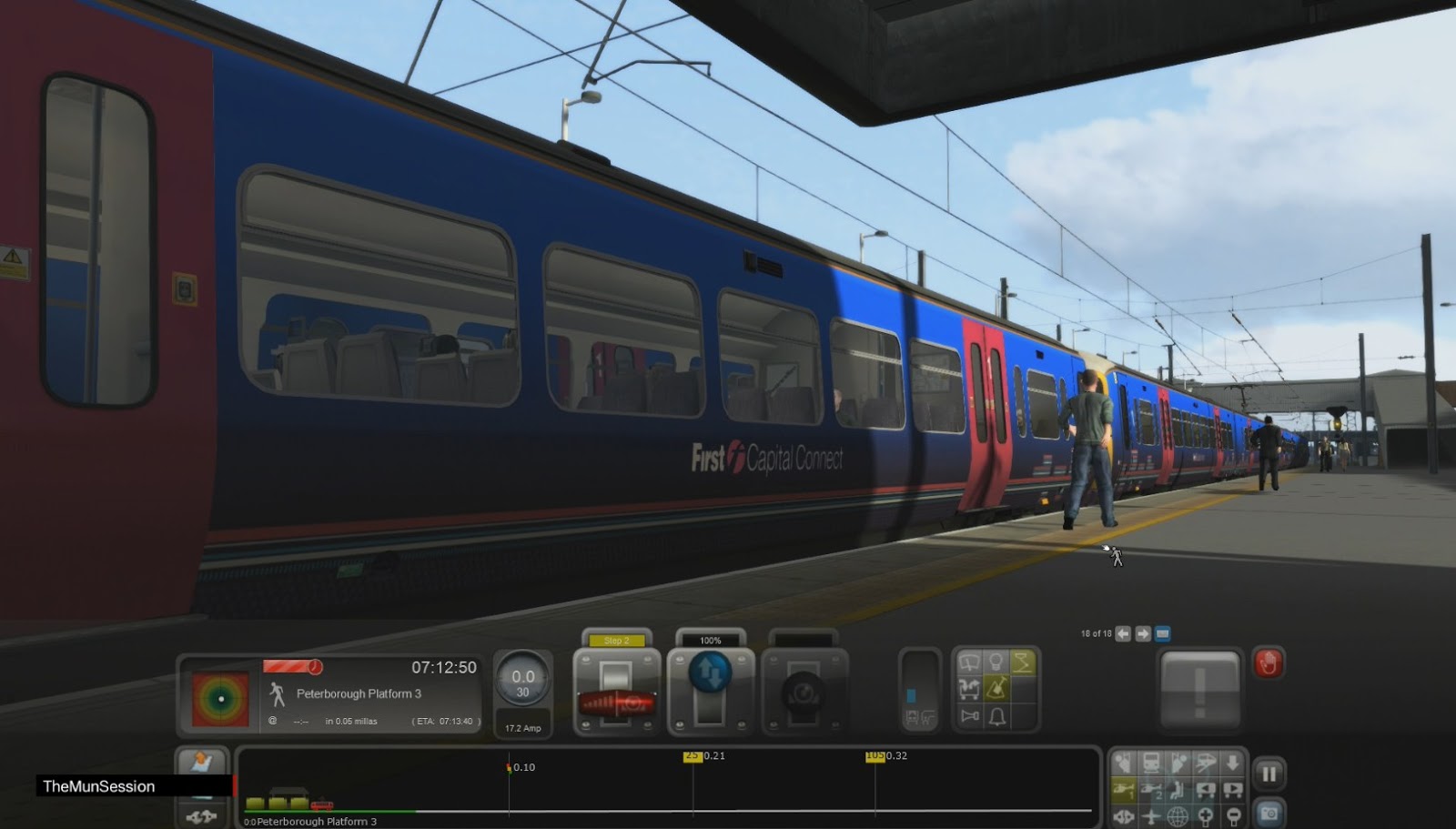The image size is (1456, 829).
Task: Select helicopter camera 1
Action: (1123, 789)
